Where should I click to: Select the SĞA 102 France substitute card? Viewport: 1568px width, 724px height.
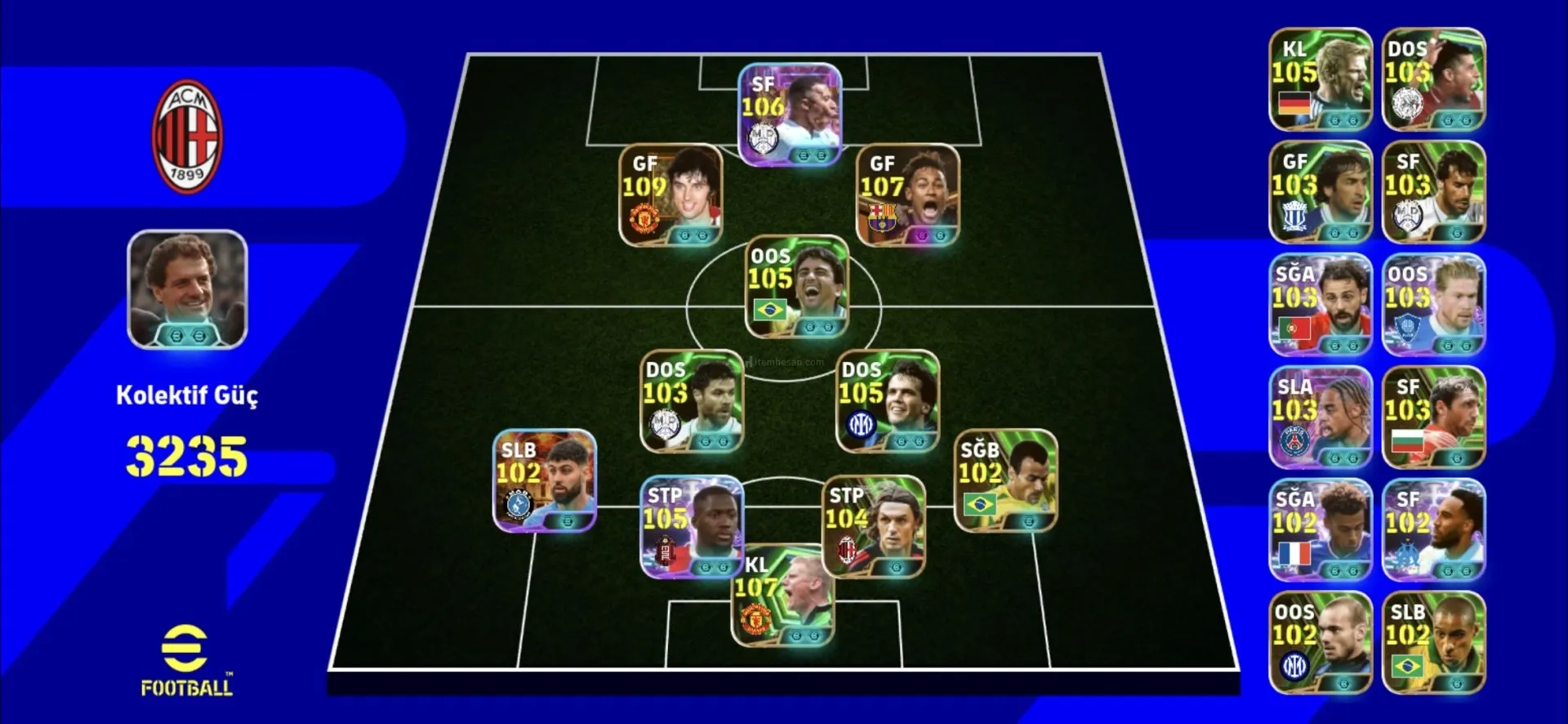(x=1320, y=530)
